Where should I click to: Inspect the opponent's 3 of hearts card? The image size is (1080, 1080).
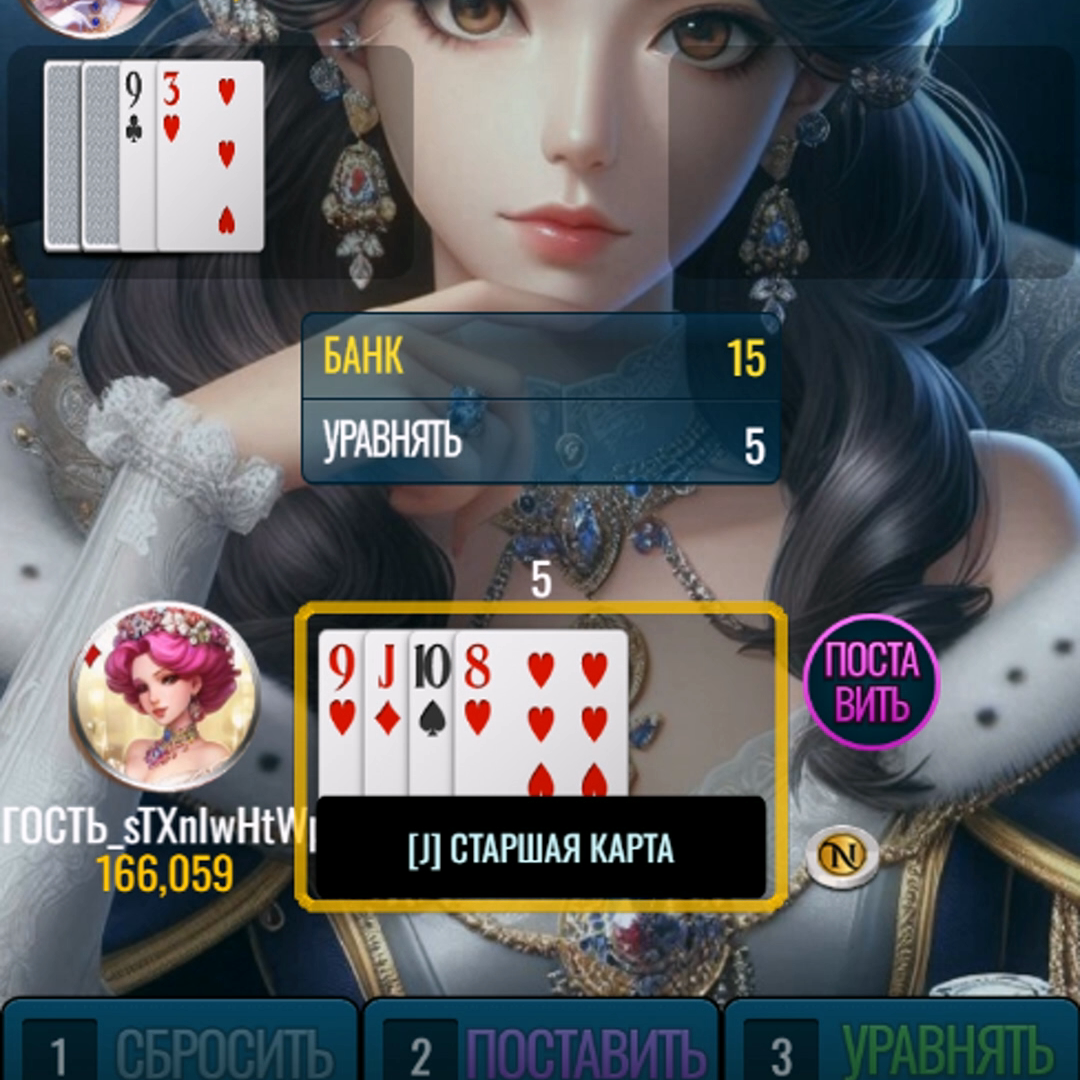(212, 155)
